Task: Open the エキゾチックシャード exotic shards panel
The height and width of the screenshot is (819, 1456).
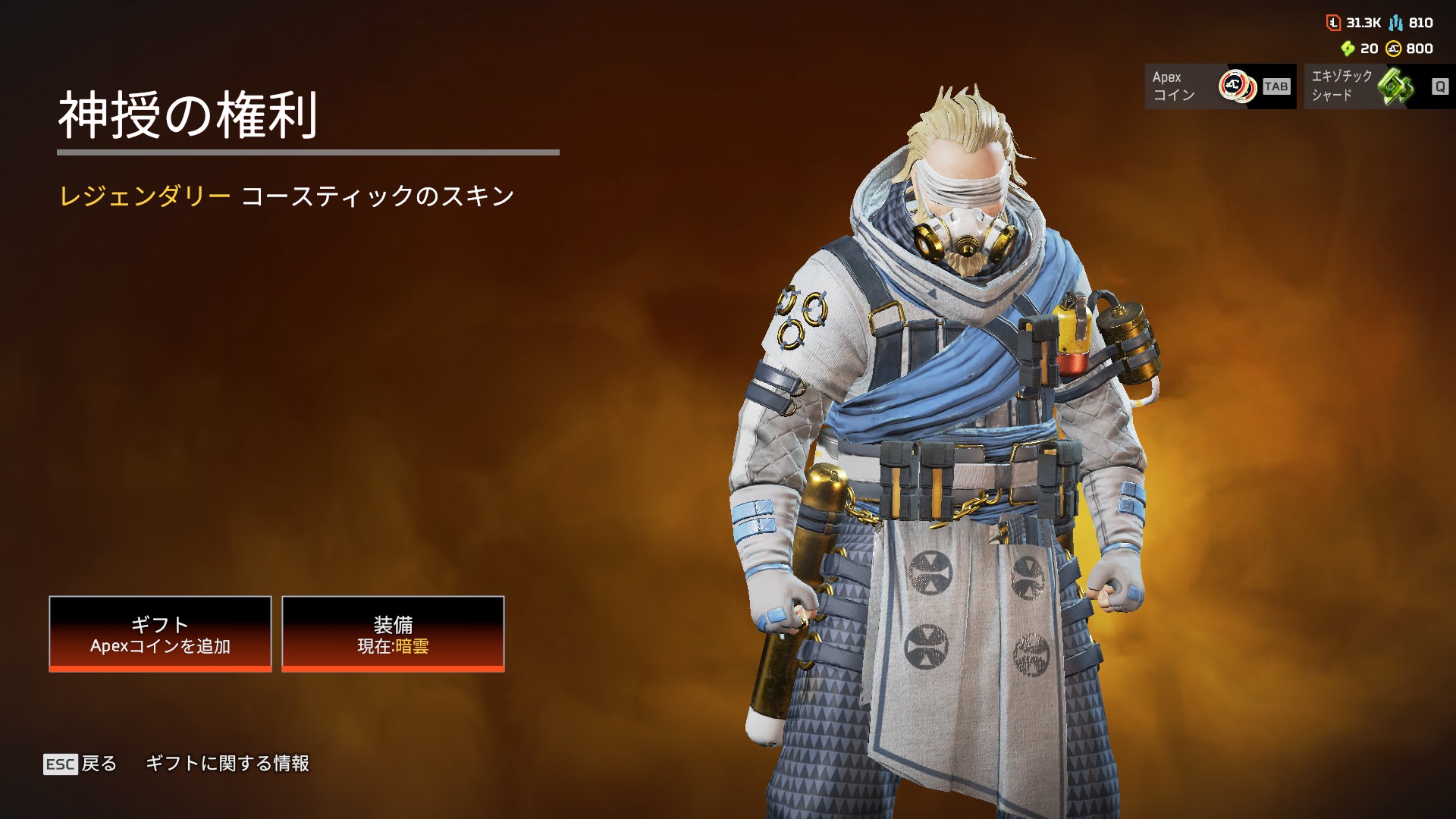Action: tap(1379, 86)
